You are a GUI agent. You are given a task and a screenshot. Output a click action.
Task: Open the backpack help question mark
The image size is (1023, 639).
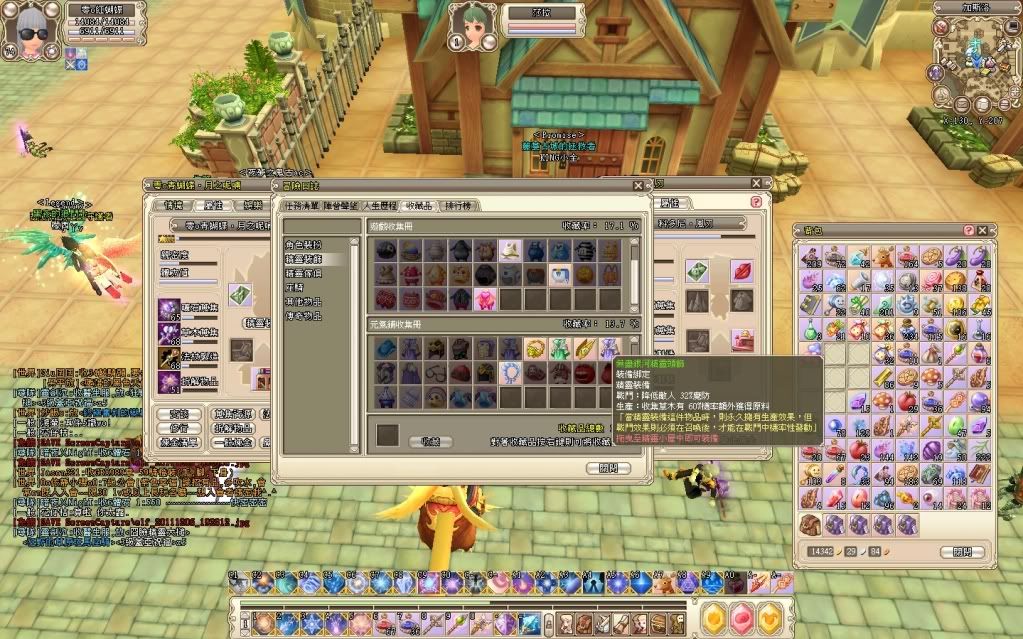968,230
